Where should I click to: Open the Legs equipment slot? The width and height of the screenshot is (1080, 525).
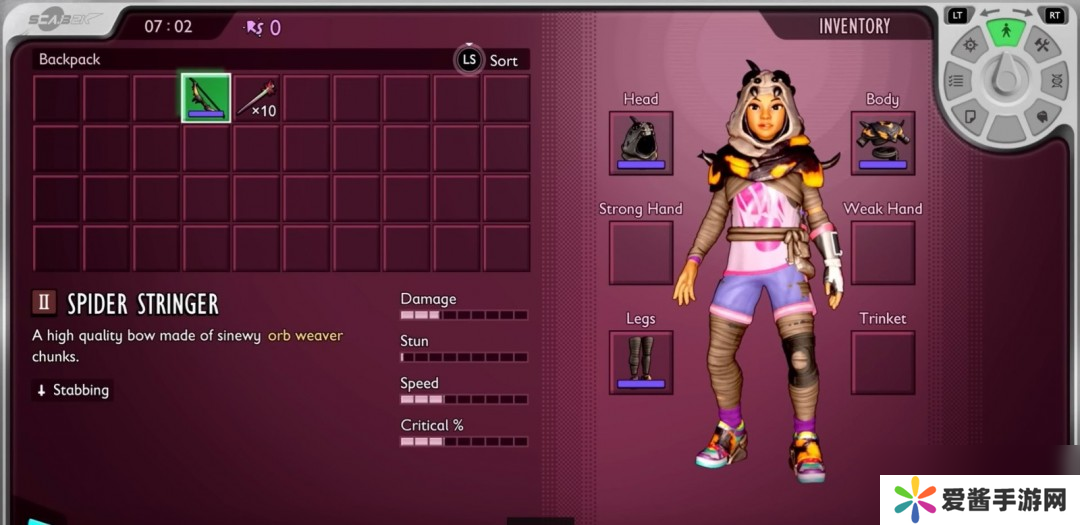pyautogui.click(x=641, y=362)
